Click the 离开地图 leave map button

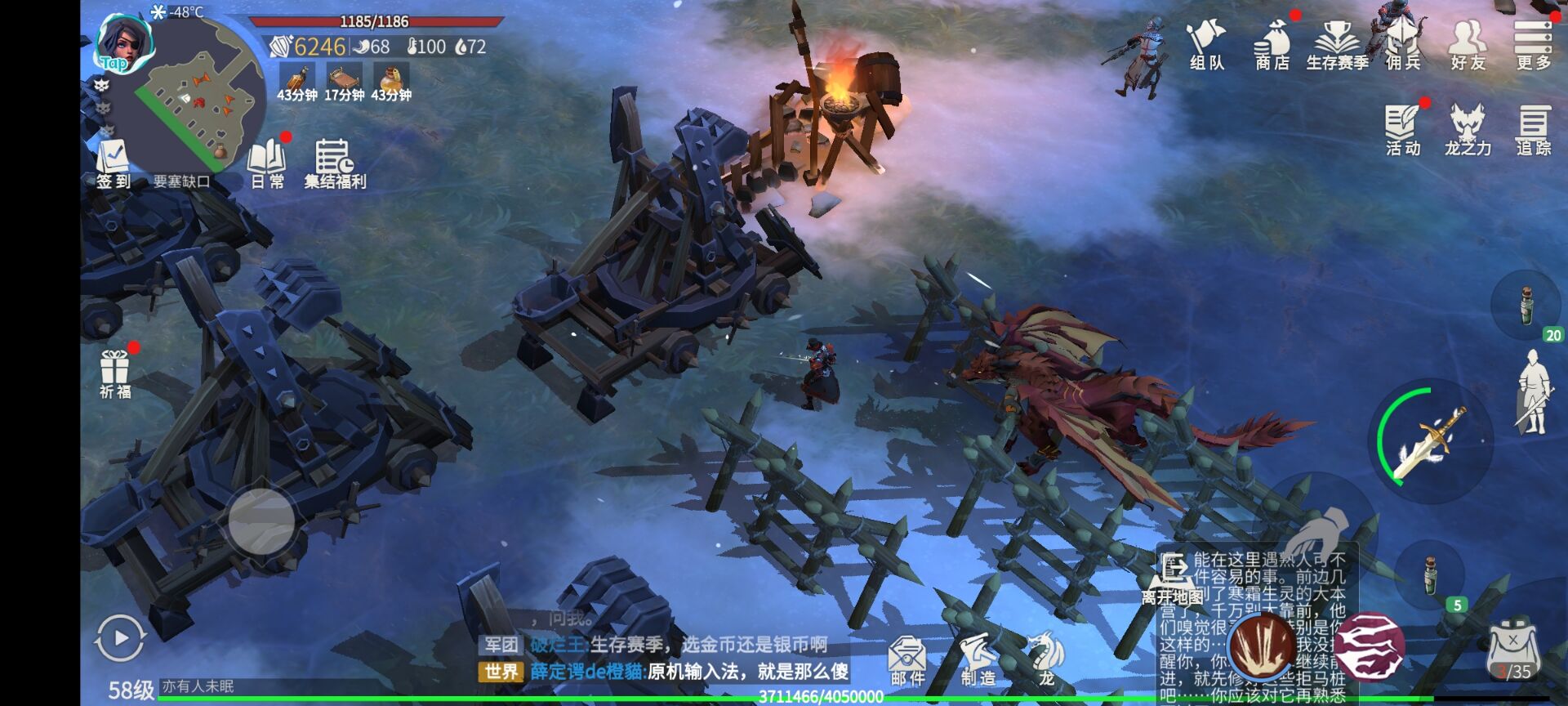[1174, 579]
